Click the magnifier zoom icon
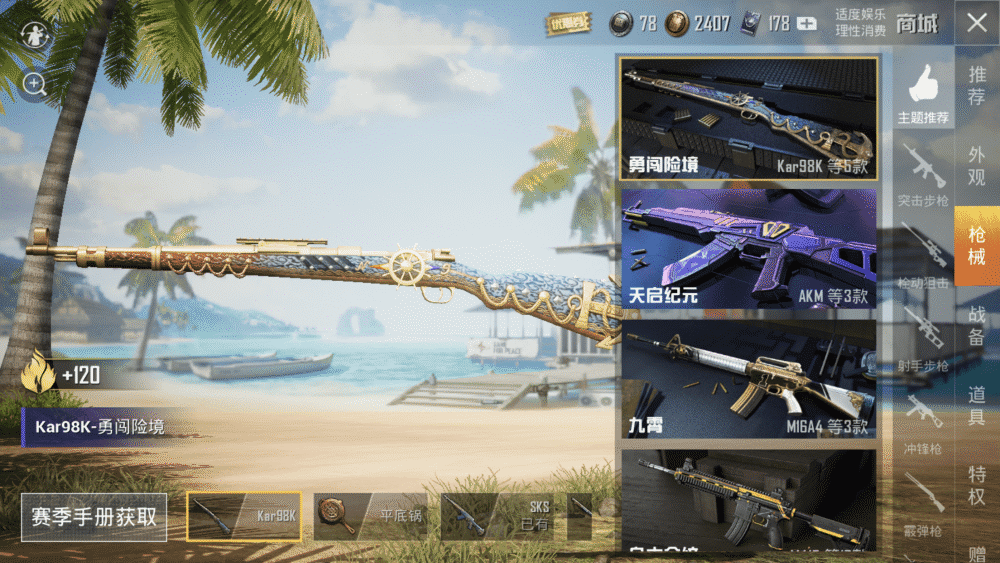 [35, 85]
